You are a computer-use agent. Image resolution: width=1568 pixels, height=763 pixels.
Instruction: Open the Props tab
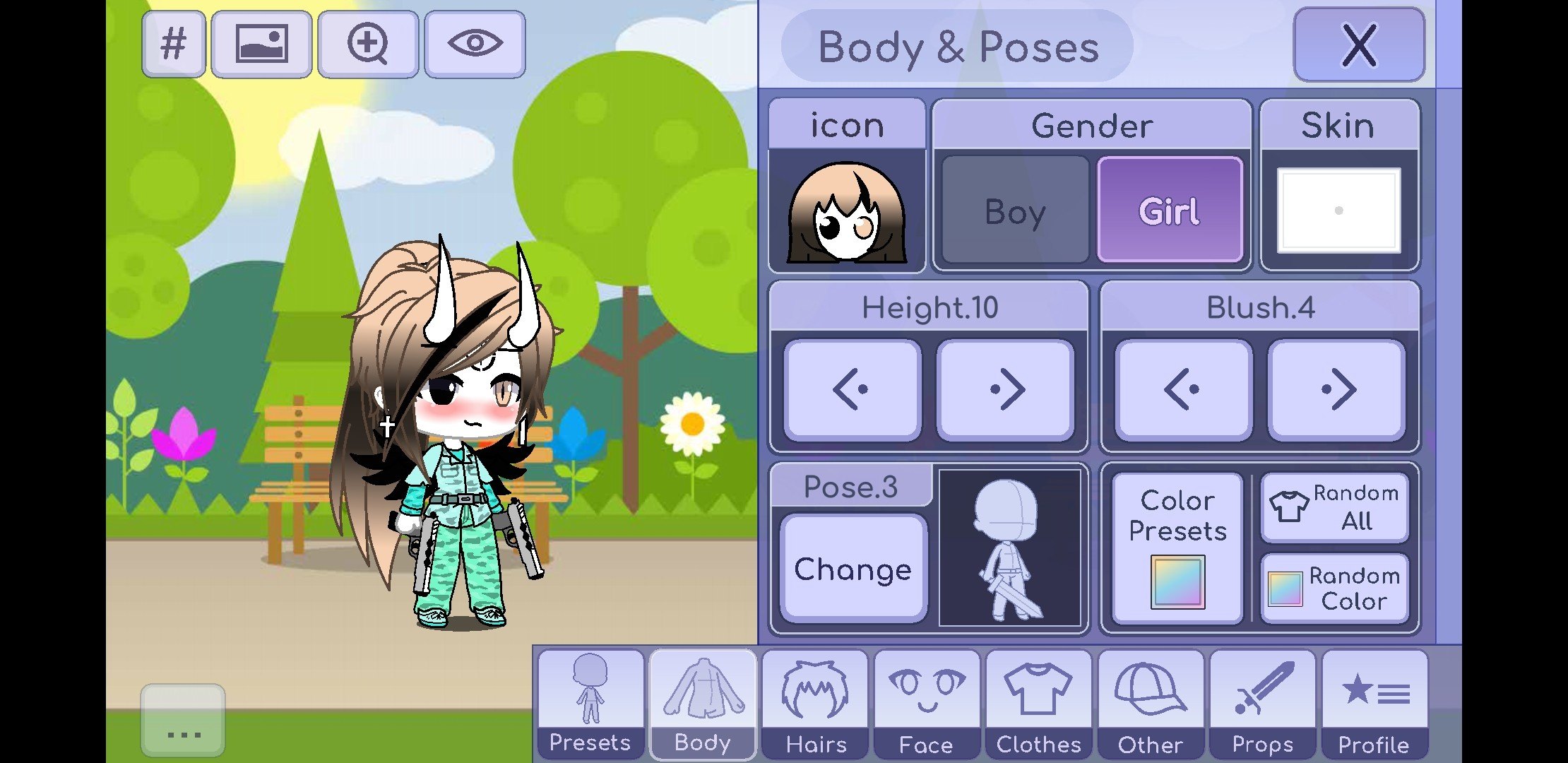pyautogui.click(x=1262, y=704)
